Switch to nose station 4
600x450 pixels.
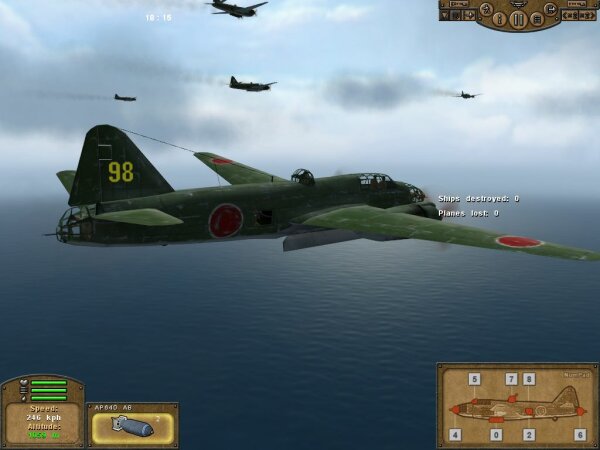455,435
